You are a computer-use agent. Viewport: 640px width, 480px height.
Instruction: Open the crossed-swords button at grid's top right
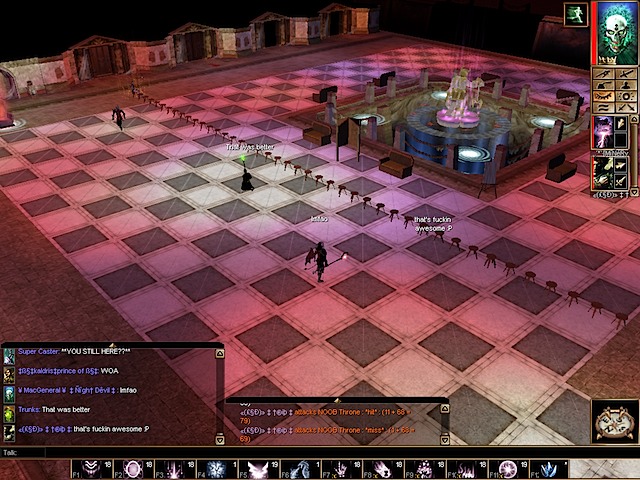[x=626, y=73]
